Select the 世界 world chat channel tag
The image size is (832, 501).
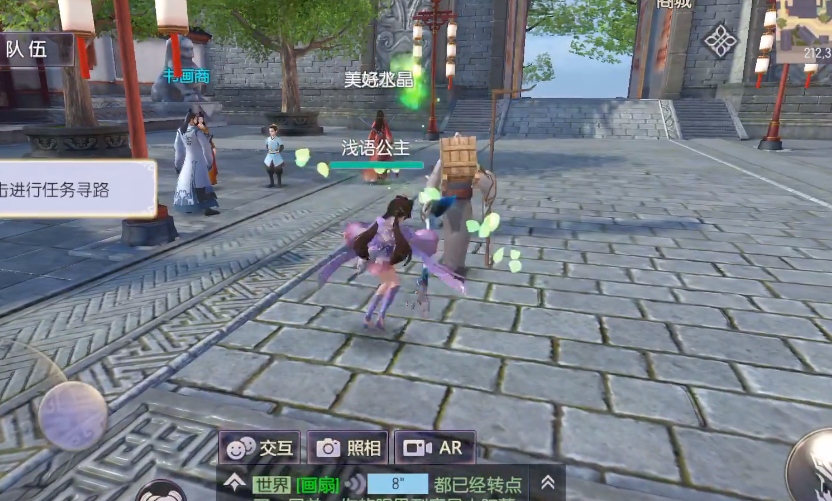coord(271,485)
